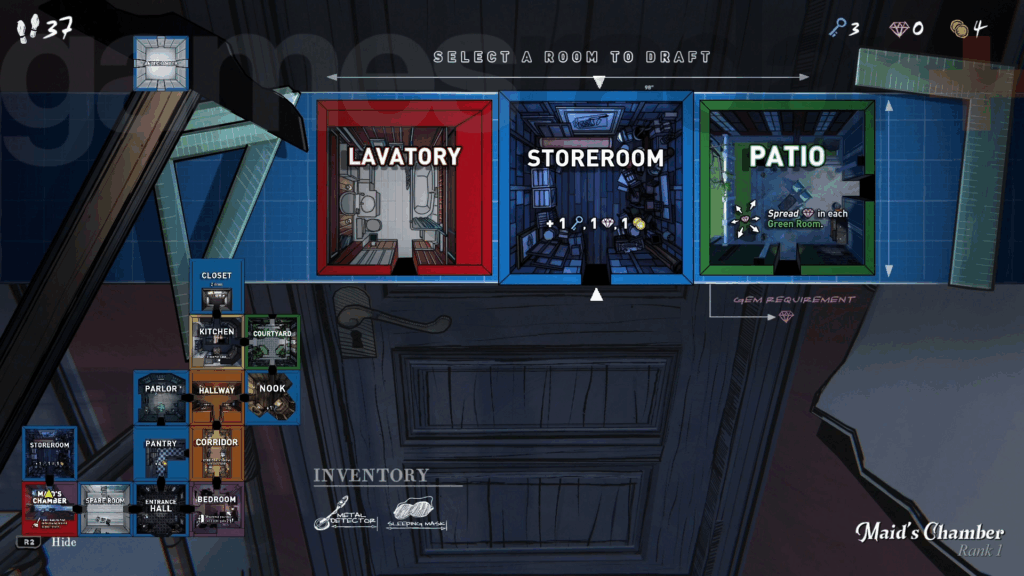
Task: Click the Bedroom tile on the map
Action: (x=217, y=509)
